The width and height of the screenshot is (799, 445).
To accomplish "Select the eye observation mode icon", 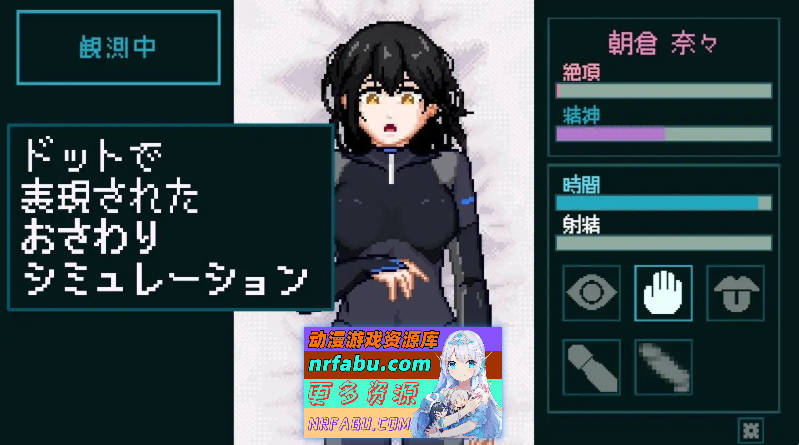I will point(592,292).
